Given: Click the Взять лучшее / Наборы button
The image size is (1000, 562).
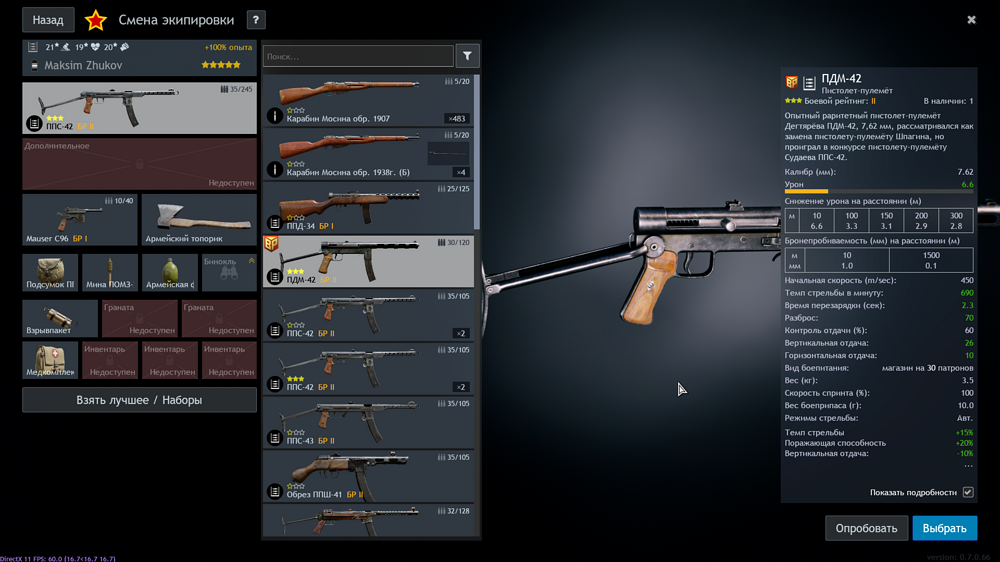Looking at the screenshot, I should click(x=139, y=400).
